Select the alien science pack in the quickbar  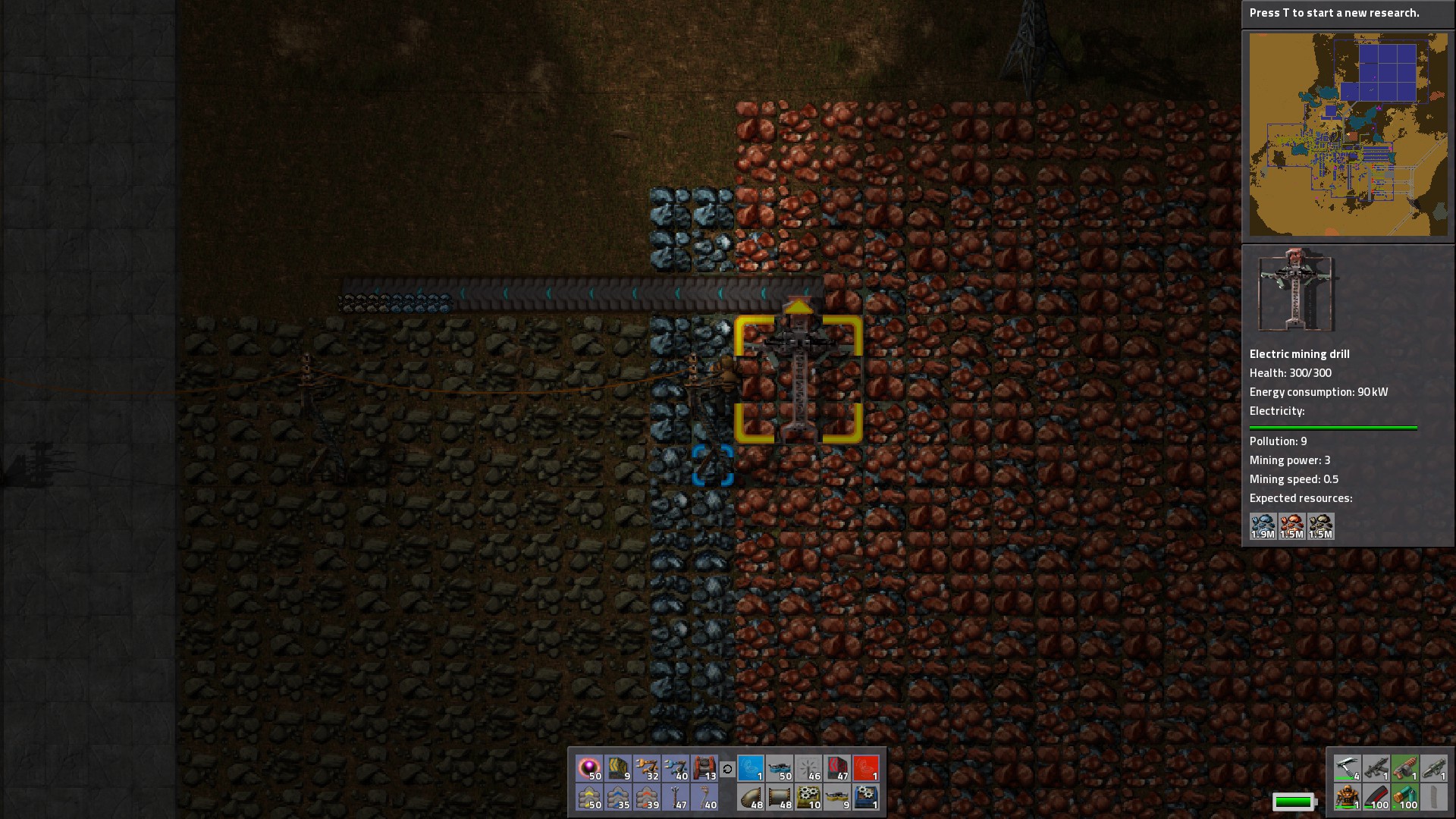pos(589,768)
